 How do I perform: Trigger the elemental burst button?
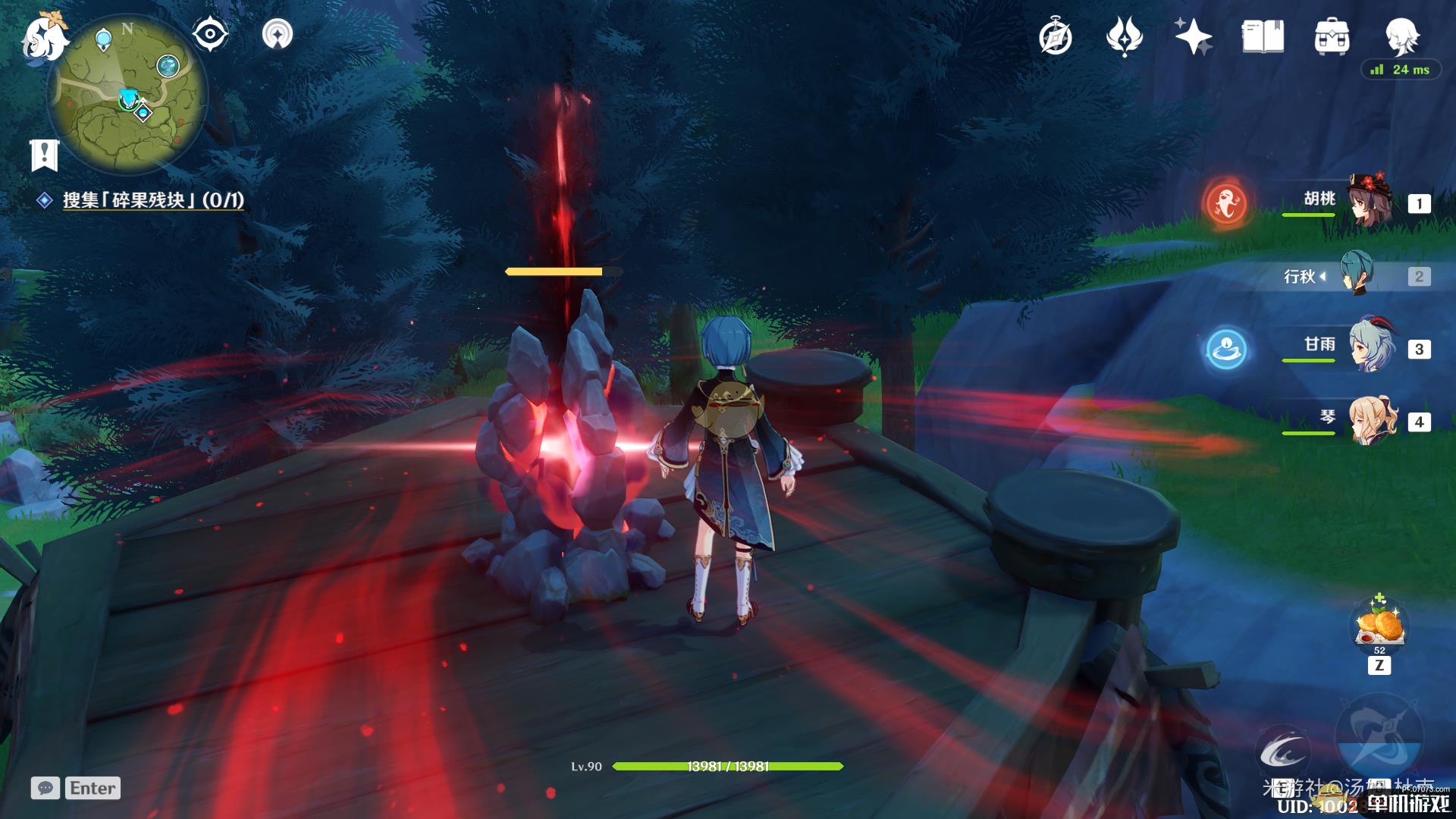pos(1379,734)
